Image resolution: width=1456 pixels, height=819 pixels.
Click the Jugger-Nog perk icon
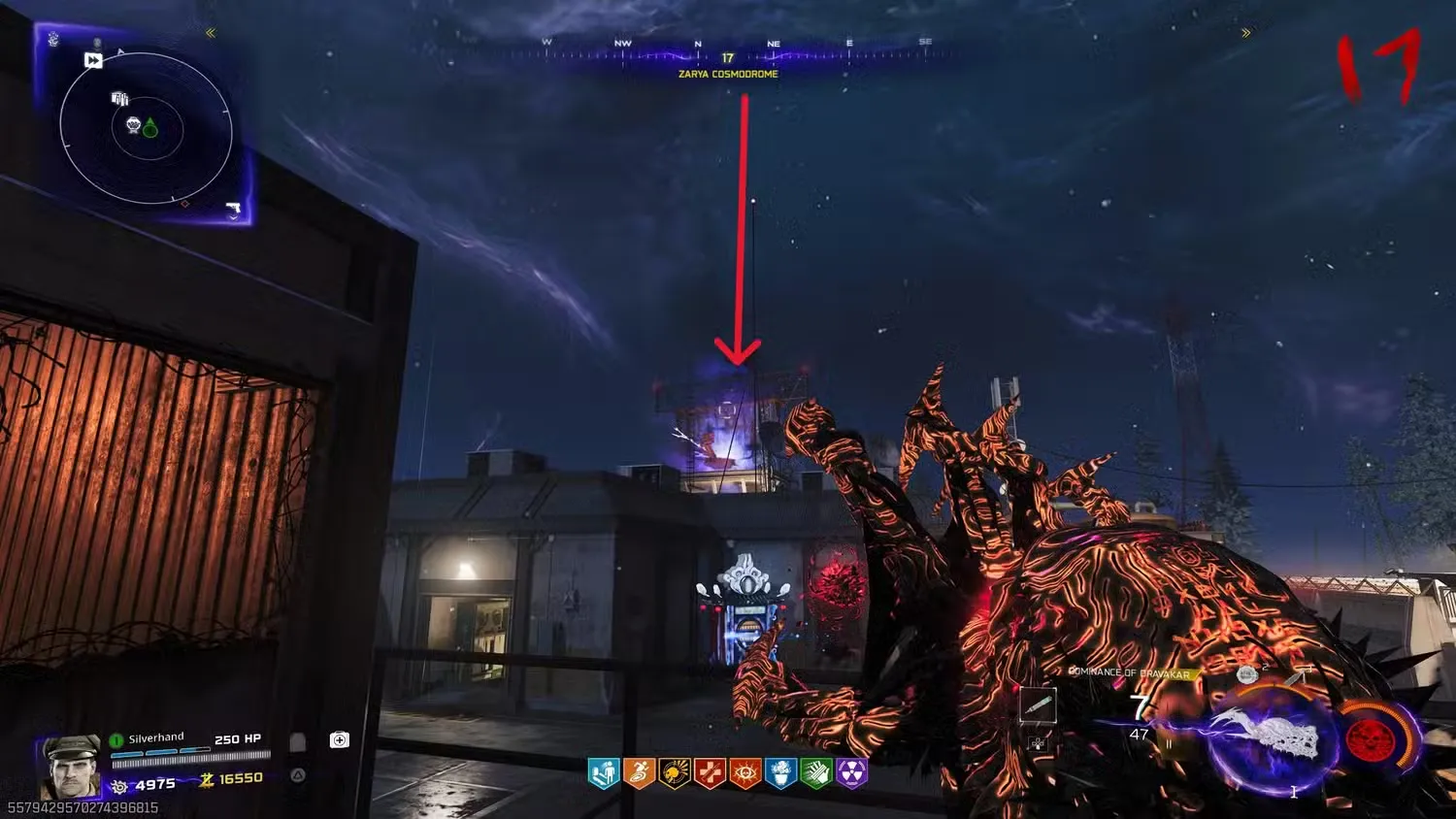[710, 773]
